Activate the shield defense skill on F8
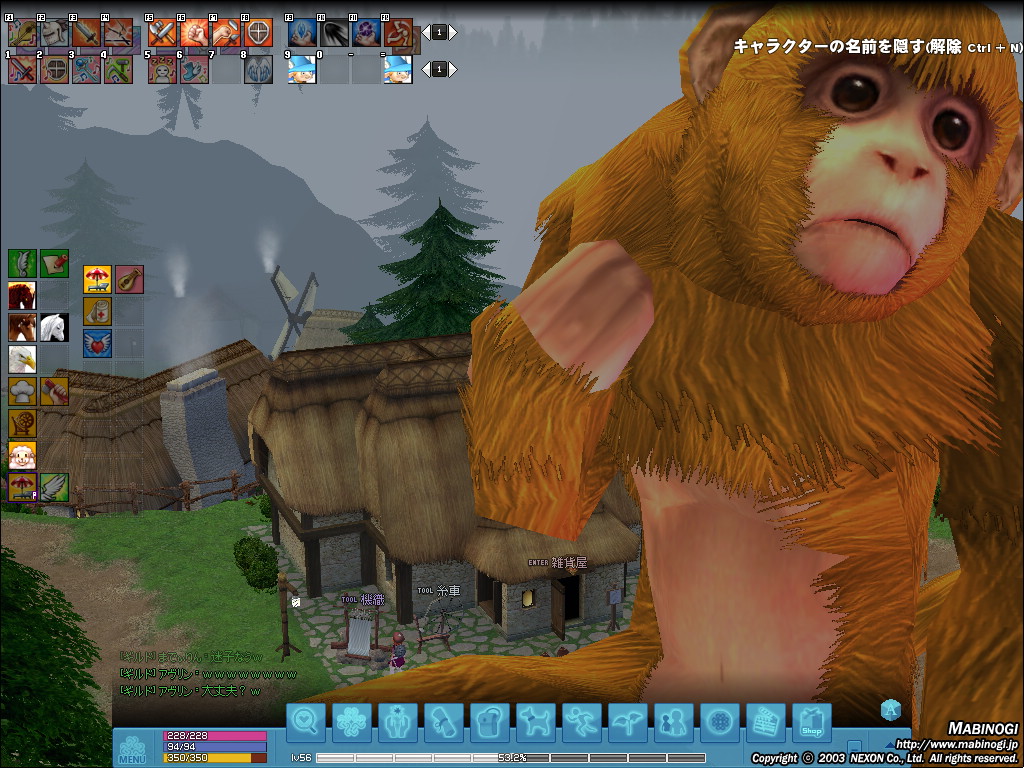The image size is (1024, 768). point(258,33)
